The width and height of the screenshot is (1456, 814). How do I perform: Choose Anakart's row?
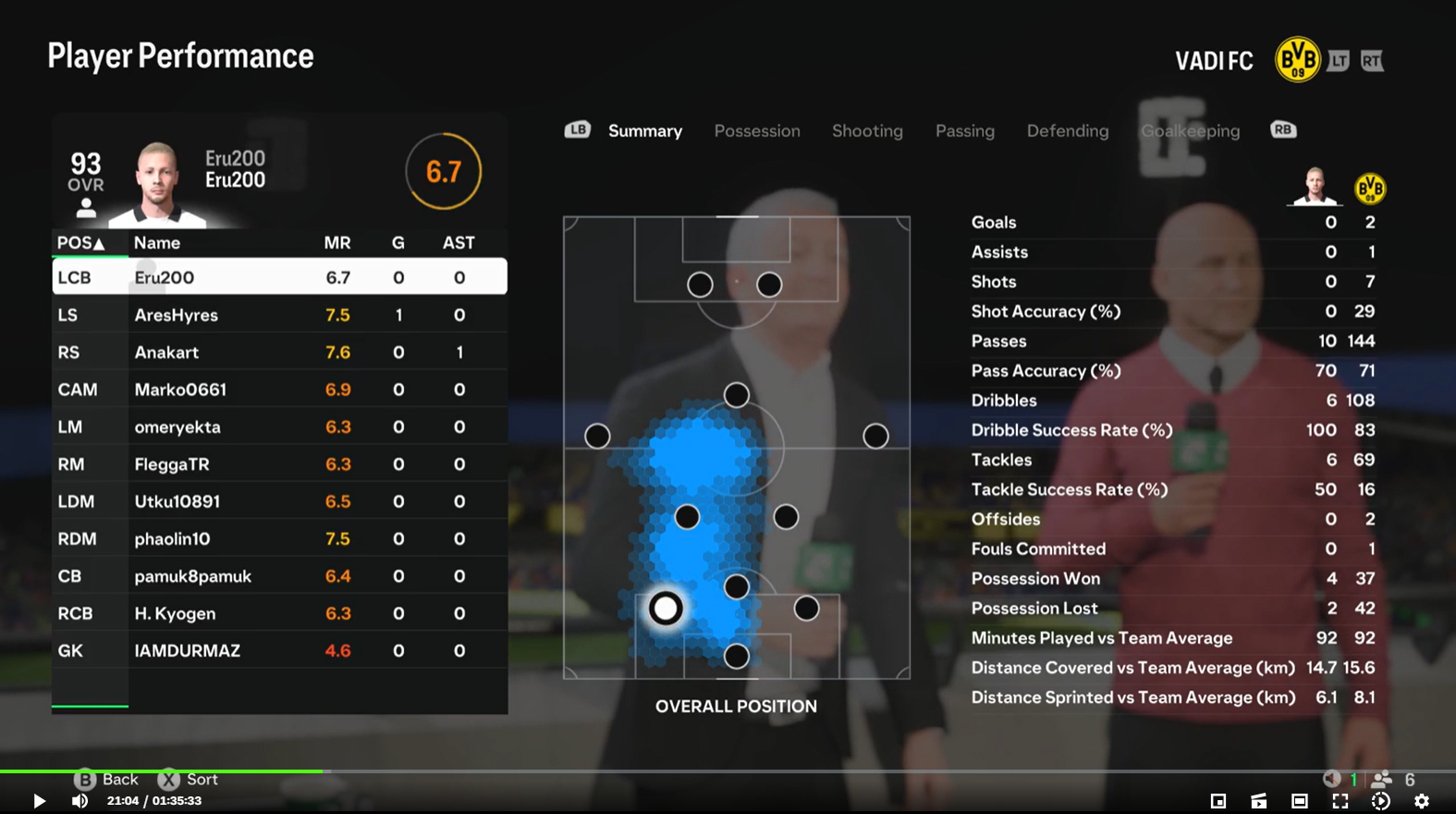279,352
